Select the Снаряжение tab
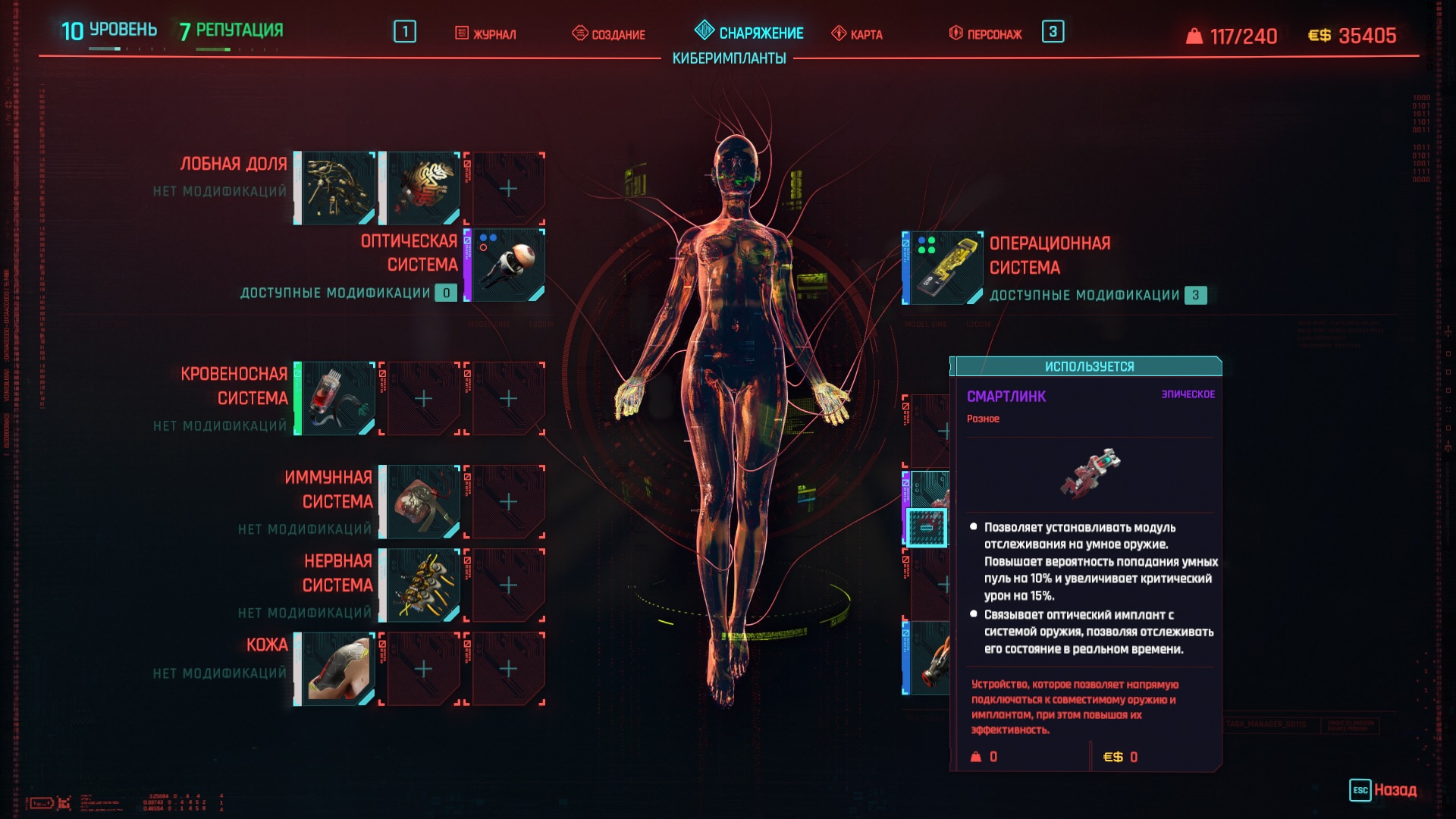 point(749,33)
